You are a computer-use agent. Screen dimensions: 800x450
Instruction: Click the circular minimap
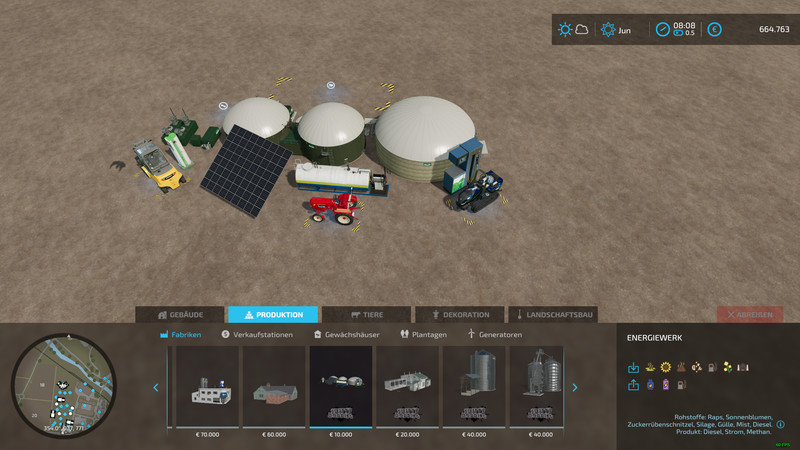[x=64, y=386]
